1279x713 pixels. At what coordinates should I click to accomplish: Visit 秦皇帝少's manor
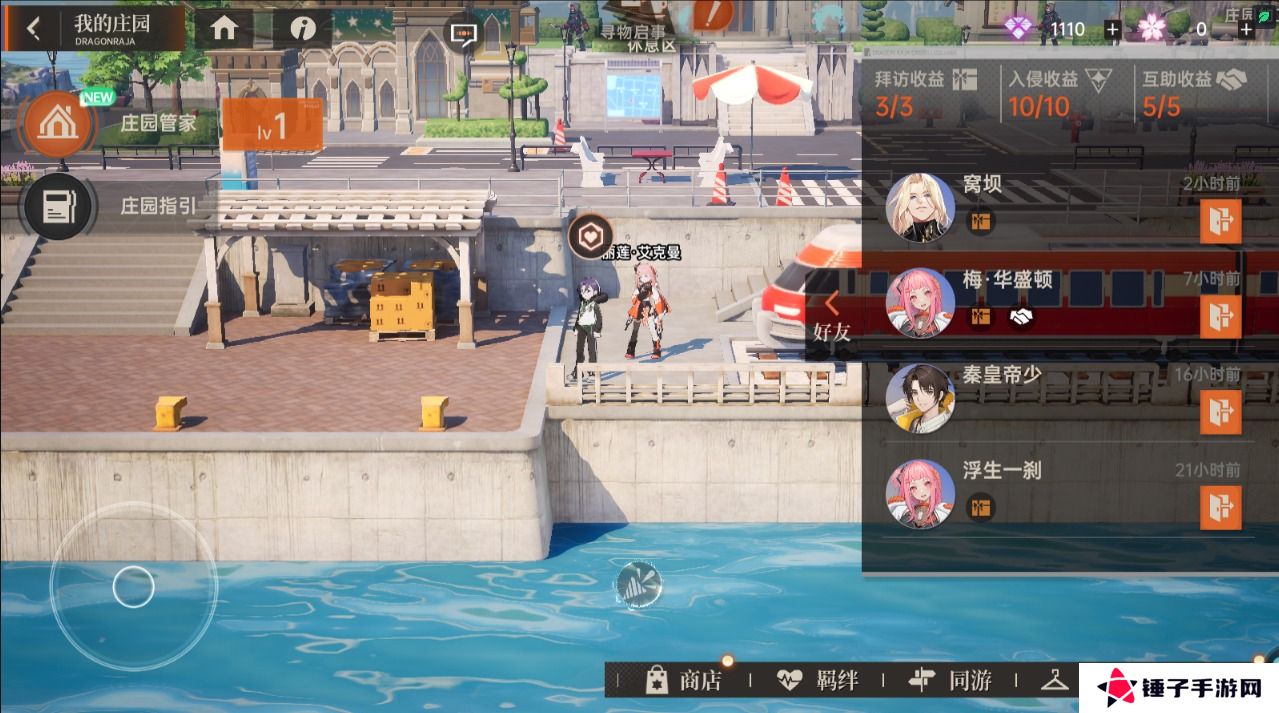pos(1220,411)
